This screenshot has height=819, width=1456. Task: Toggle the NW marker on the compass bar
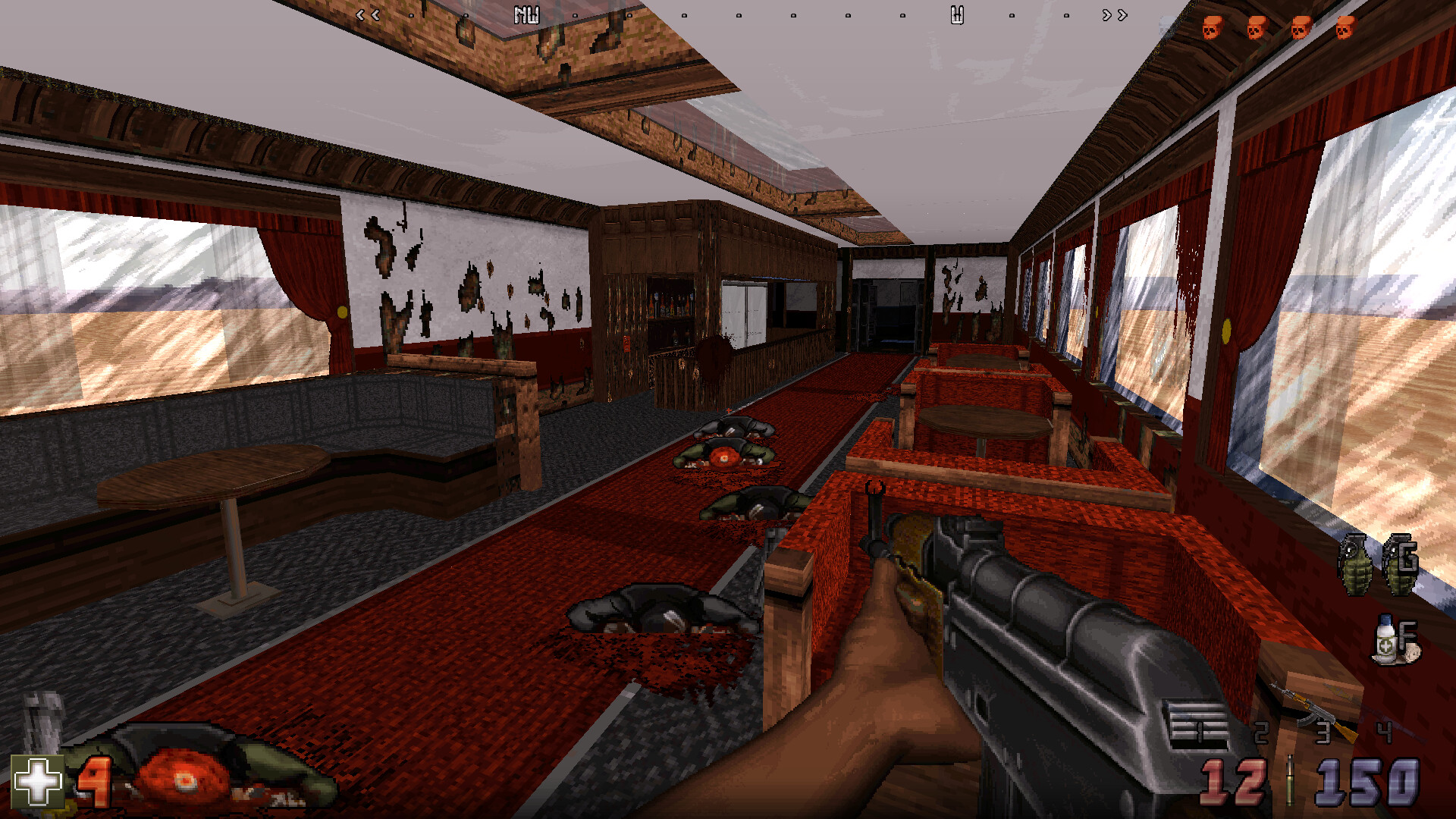529,13
